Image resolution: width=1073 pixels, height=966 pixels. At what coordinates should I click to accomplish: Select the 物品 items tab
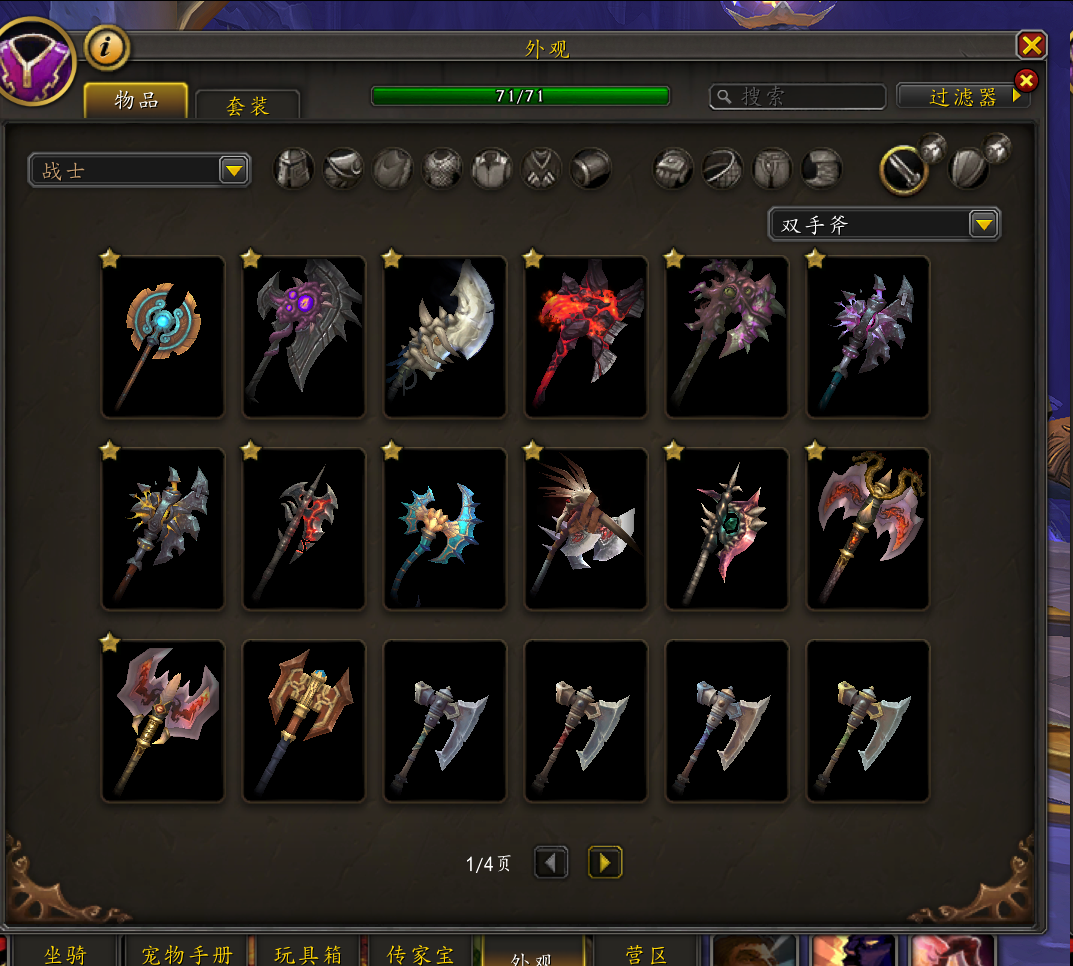(136, 100)
